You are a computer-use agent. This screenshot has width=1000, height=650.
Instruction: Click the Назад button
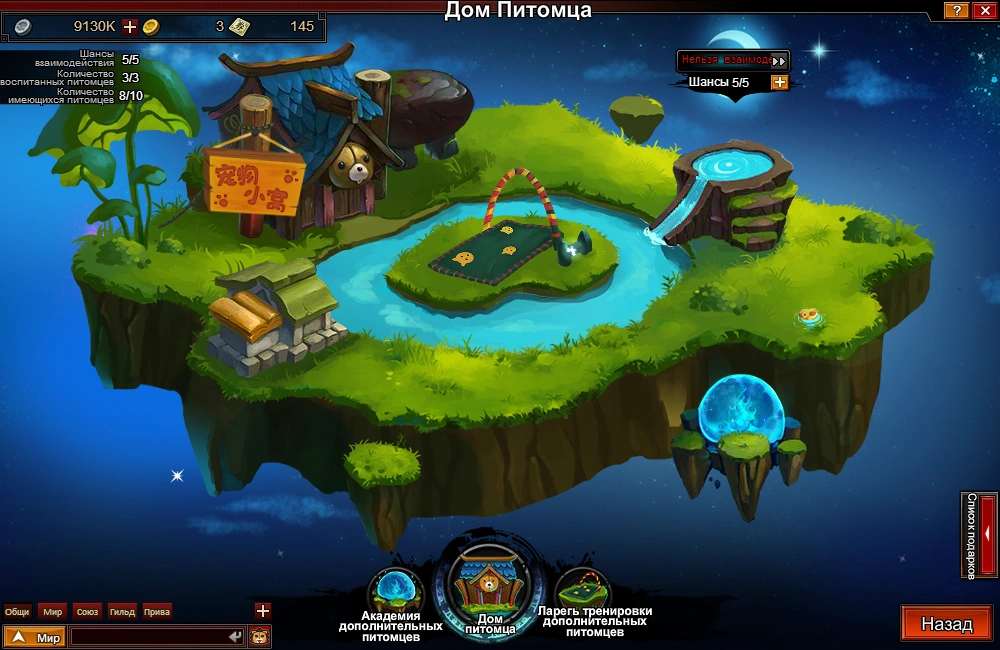click(946, 624)
